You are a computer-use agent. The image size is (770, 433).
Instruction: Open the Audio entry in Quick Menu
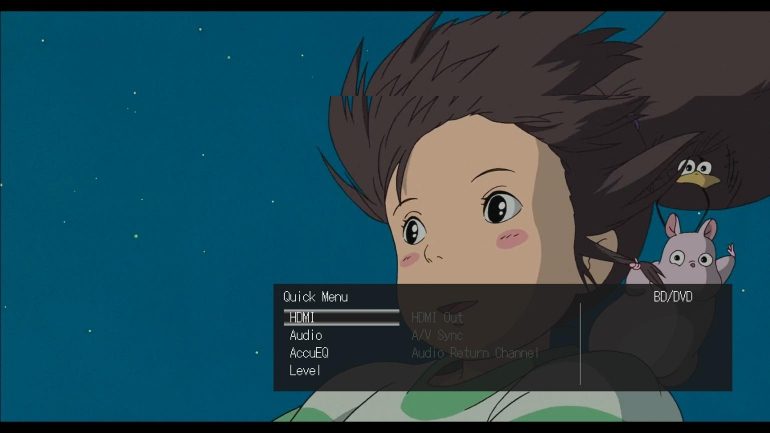click(306, 335)
